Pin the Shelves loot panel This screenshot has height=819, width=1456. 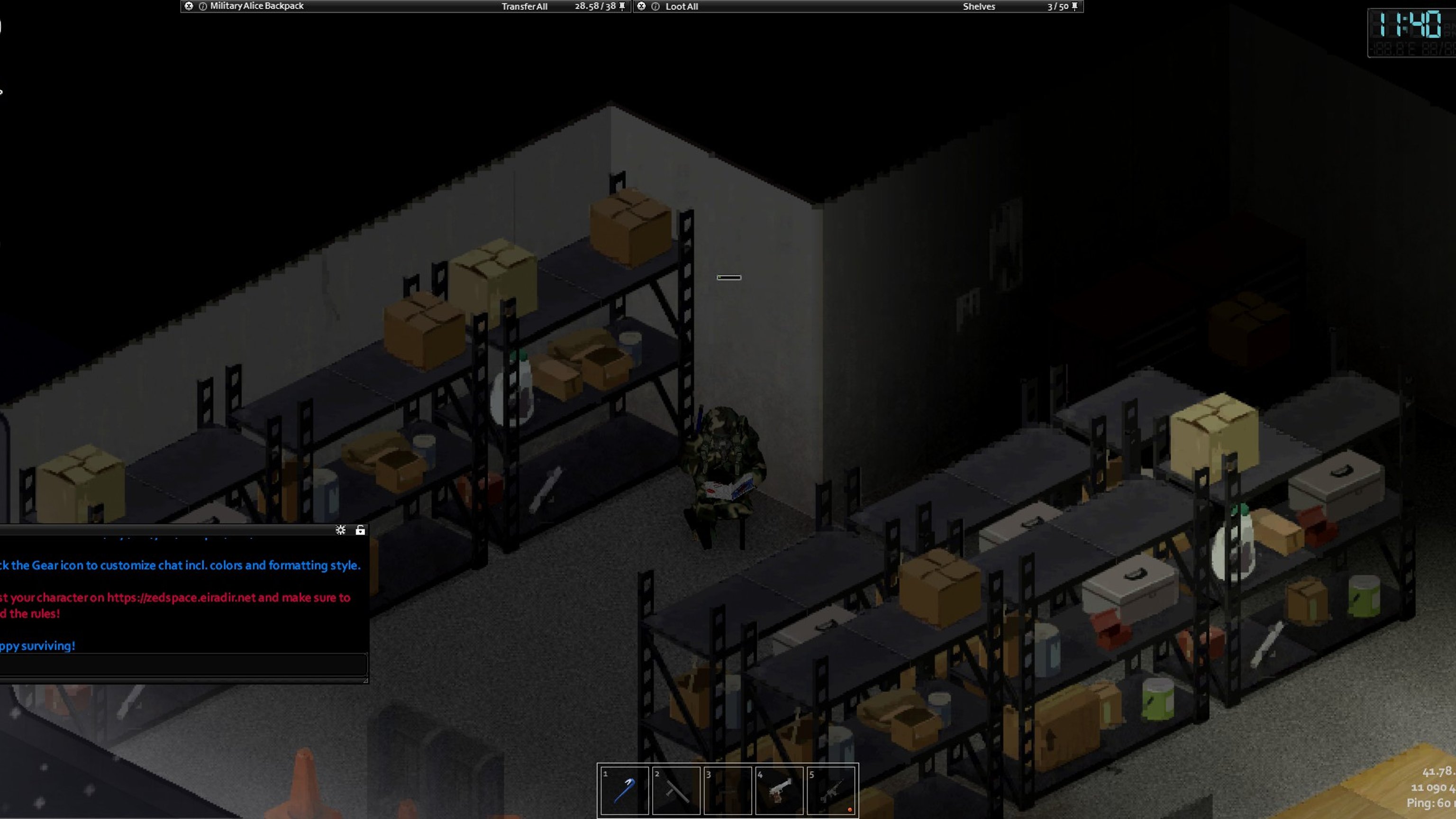point(1074,7)
